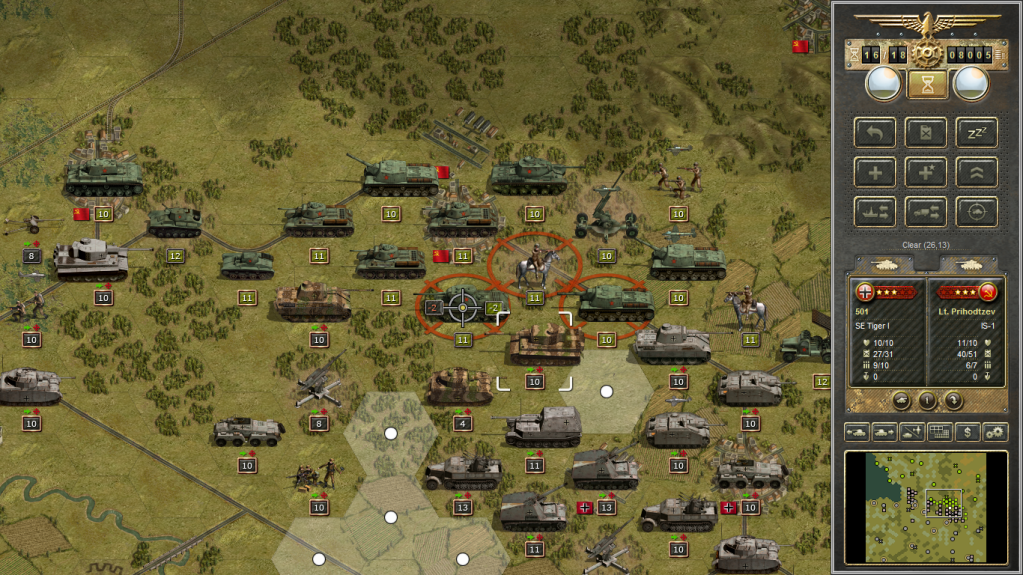Click the plus-with-star elite replacements button
Image resolution: width=1023 pixels, height=575 pixels.
[925, 172]
